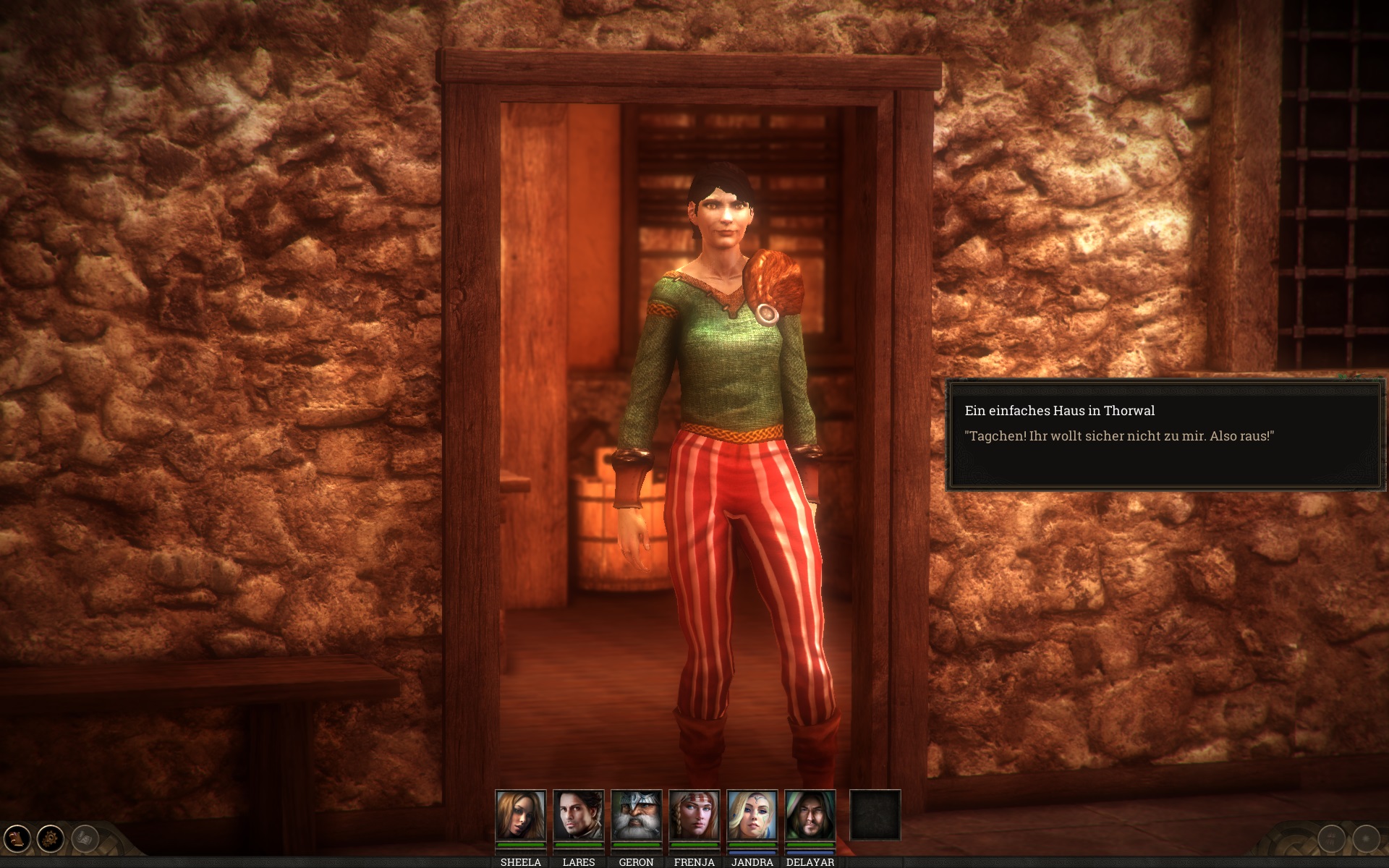
Task: Choose the Lares character portrait
Action: click(x=578, y=815)
